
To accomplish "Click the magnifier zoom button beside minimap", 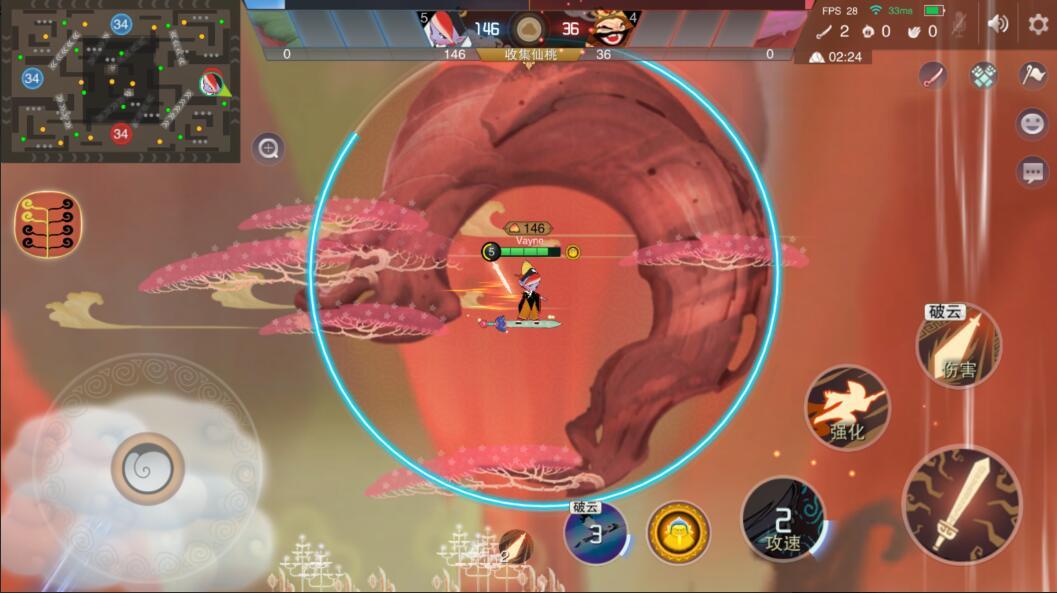I will tap(268, 149).
